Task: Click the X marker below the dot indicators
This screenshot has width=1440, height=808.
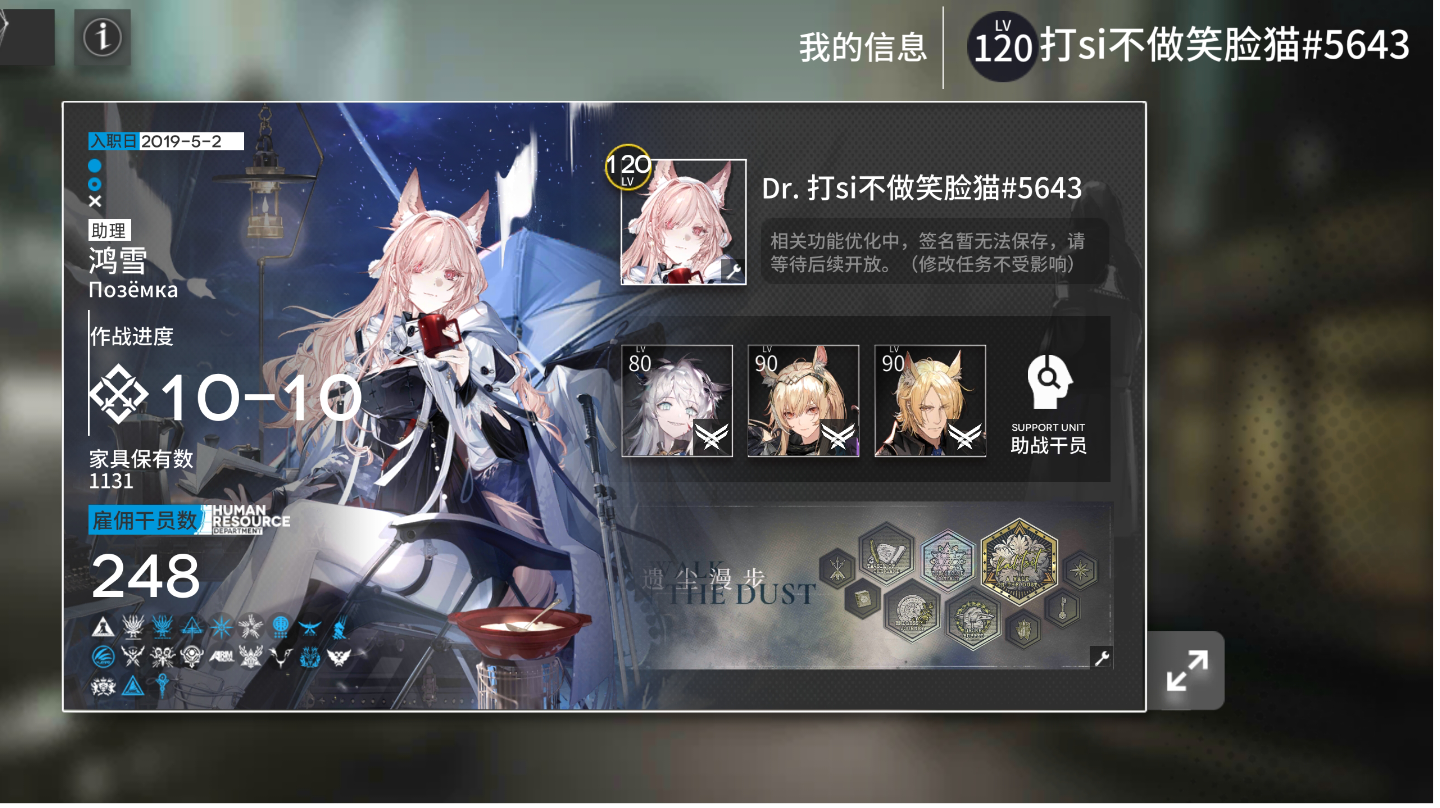Action: (x=95, y=201)
